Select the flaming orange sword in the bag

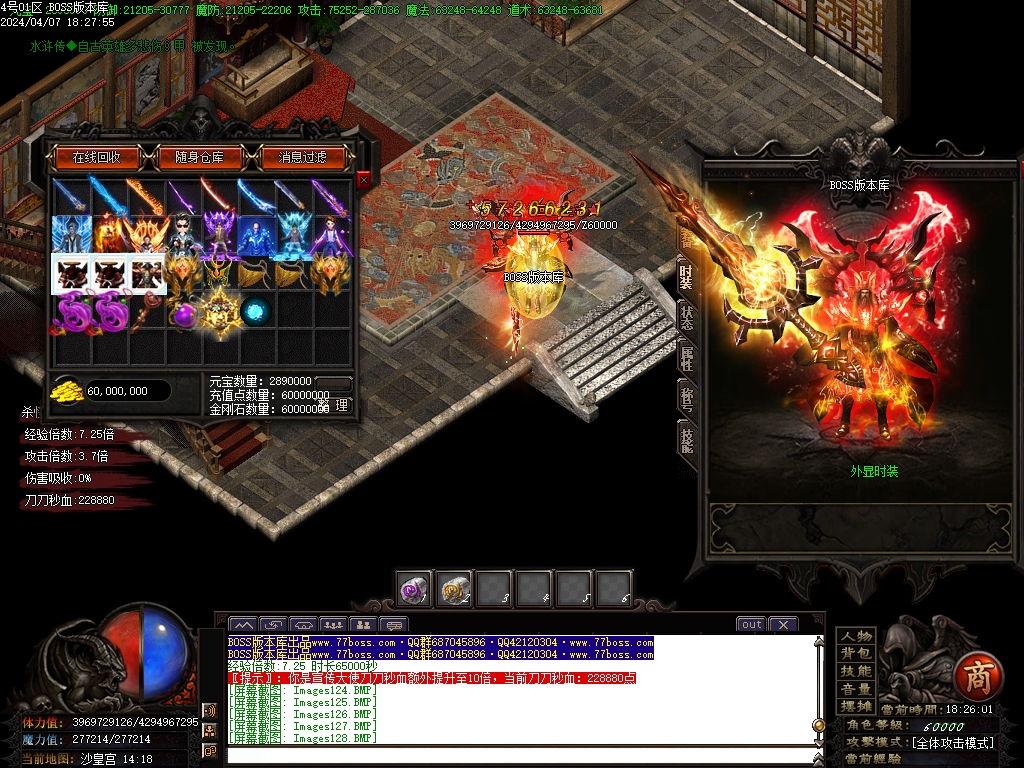146,196
